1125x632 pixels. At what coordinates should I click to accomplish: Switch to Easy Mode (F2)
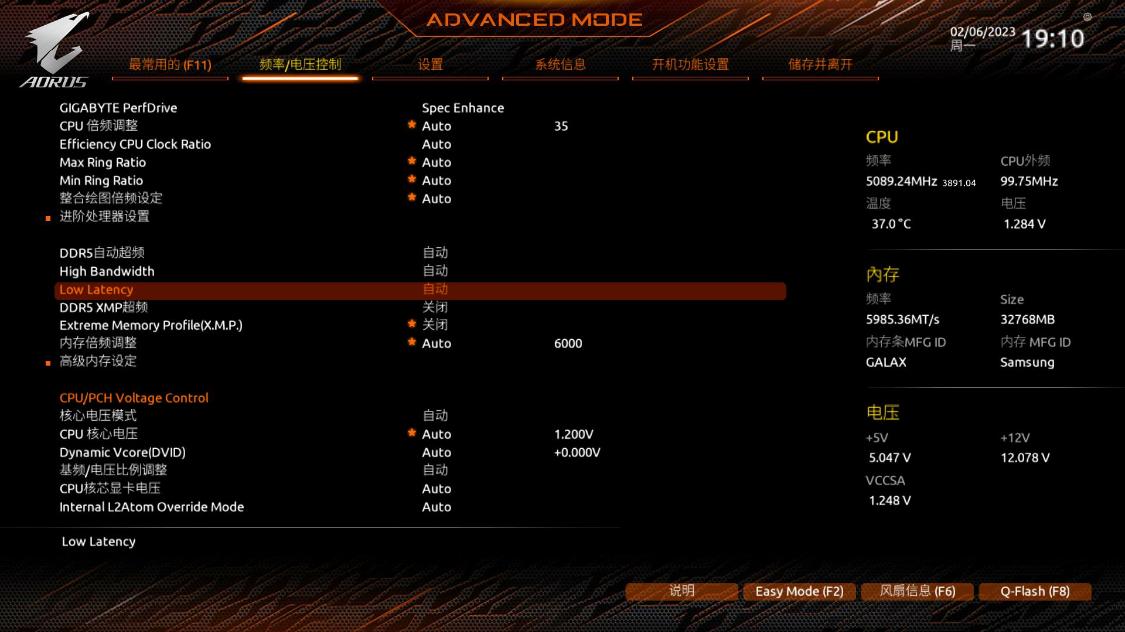click(x=799, y=591)
